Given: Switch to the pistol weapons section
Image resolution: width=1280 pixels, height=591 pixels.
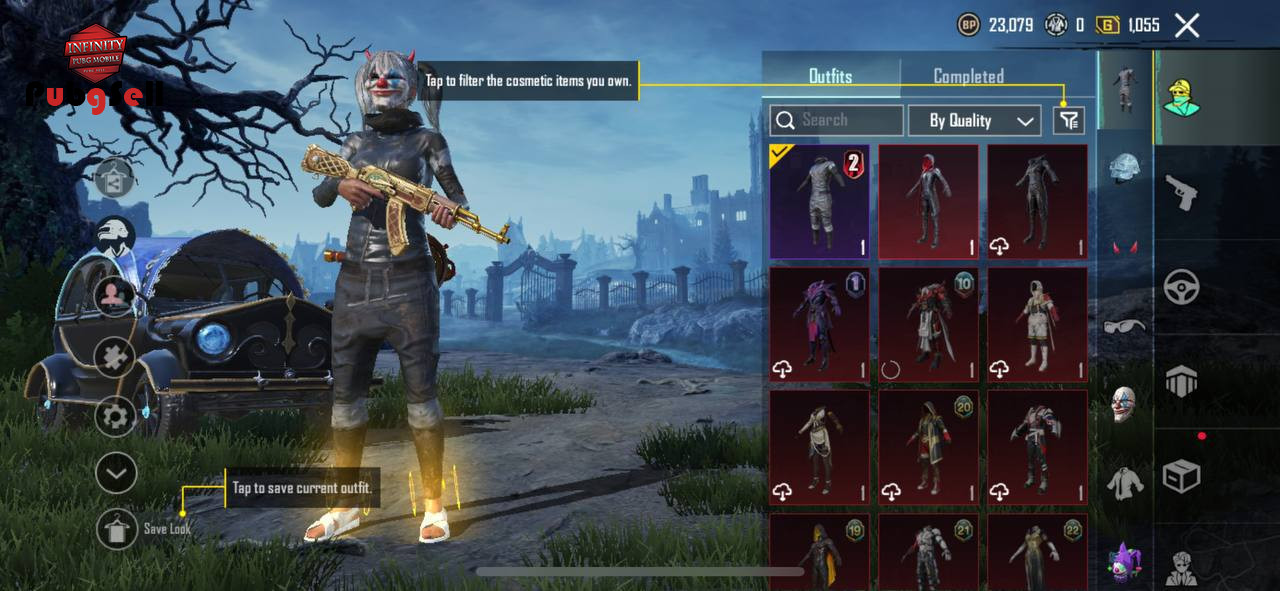Looking at the screenshot, I should click(1182, 193).
